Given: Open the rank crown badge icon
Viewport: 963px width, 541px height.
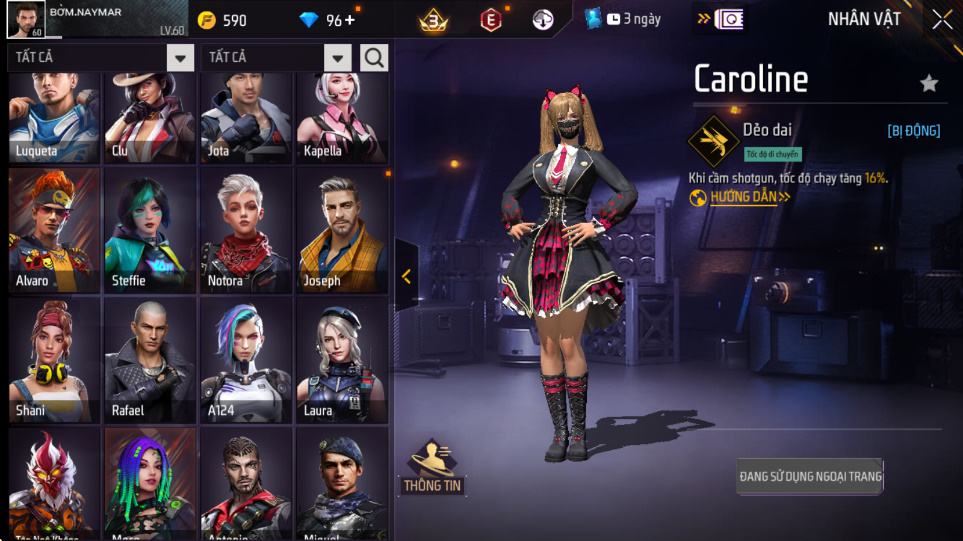Looking at the screenshot, I should tap(433, 20).
